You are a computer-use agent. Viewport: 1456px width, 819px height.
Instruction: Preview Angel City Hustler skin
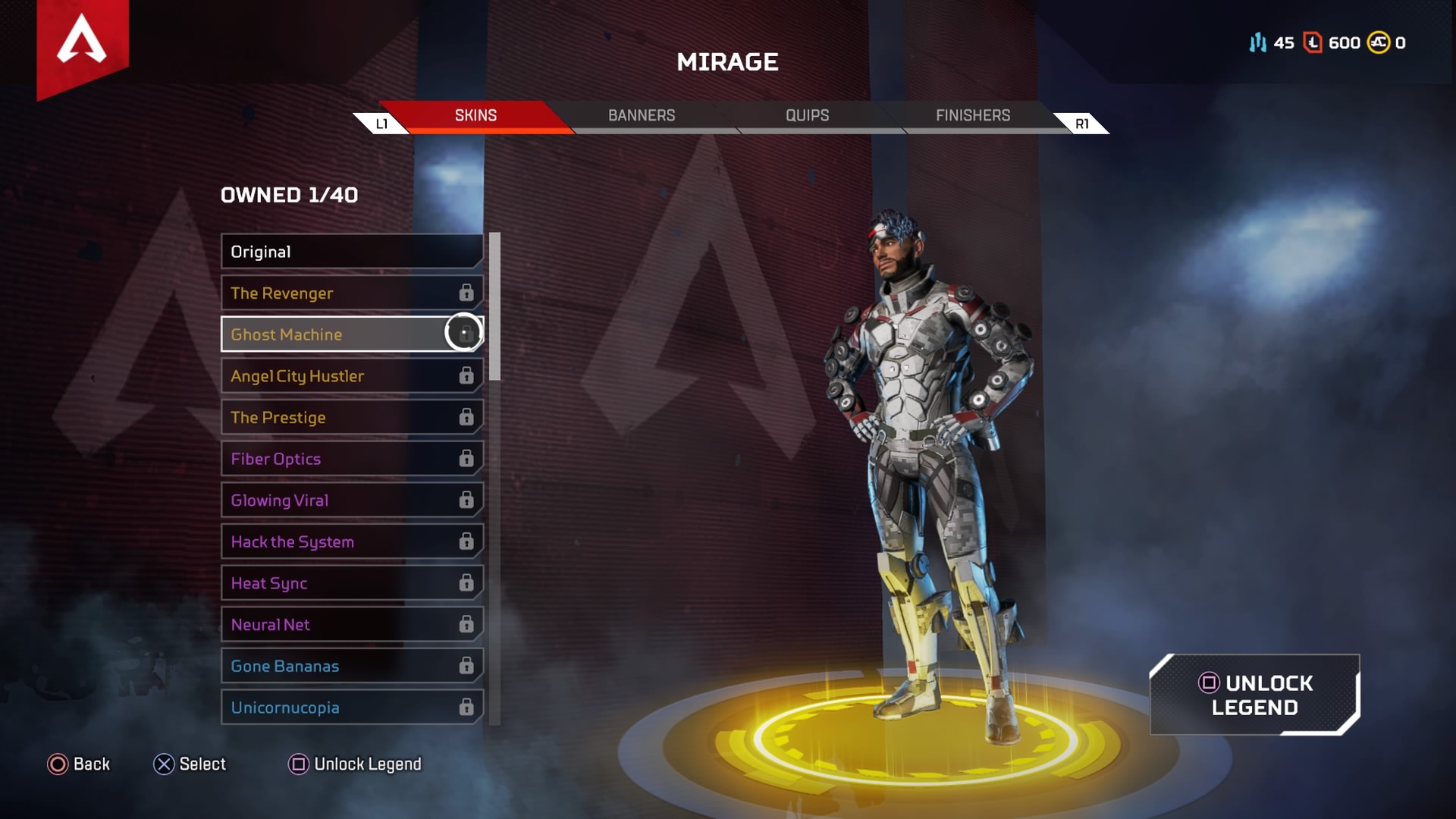click(x=351, y=376)
